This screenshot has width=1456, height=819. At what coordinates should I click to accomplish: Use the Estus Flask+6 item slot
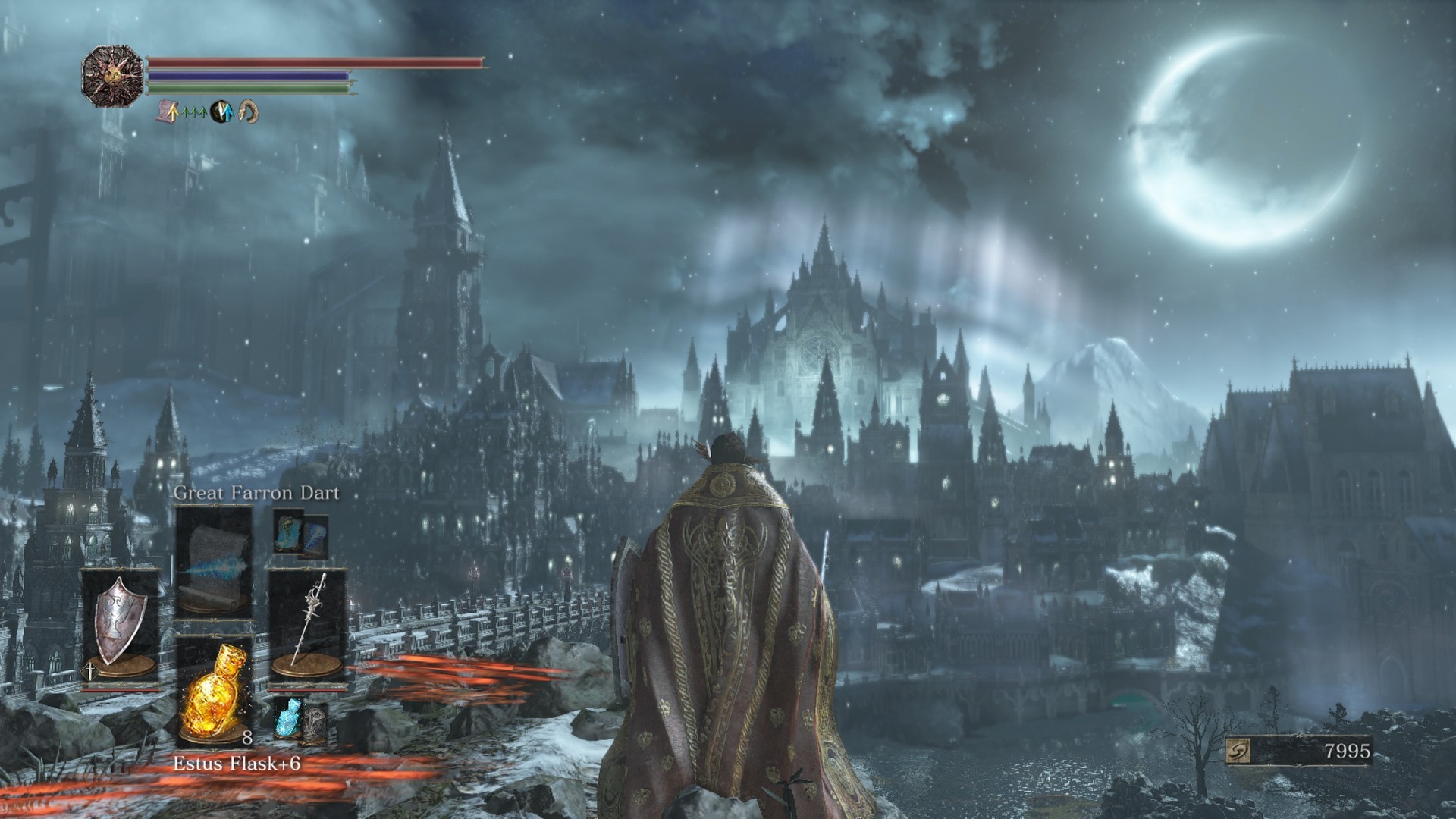(213, 692)
